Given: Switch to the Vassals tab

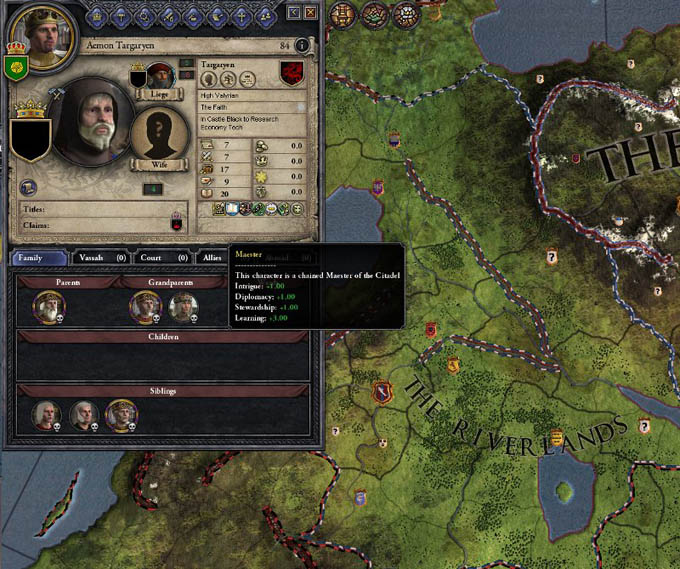Looking at the screenshot, I should [x=100, y=258].
